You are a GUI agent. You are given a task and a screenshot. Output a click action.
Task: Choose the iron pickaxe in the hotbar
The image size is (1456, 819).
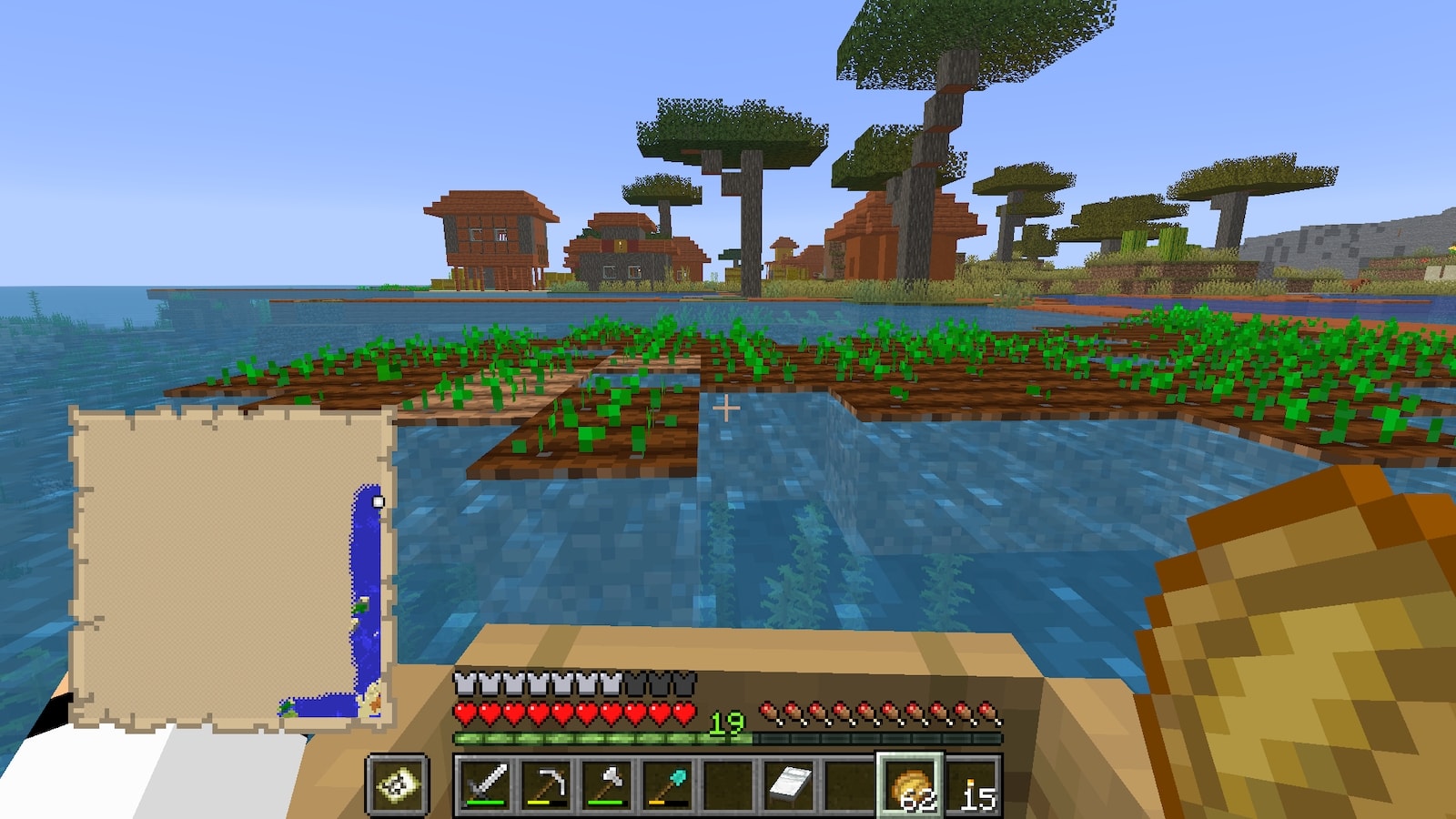tap(546, 784)
